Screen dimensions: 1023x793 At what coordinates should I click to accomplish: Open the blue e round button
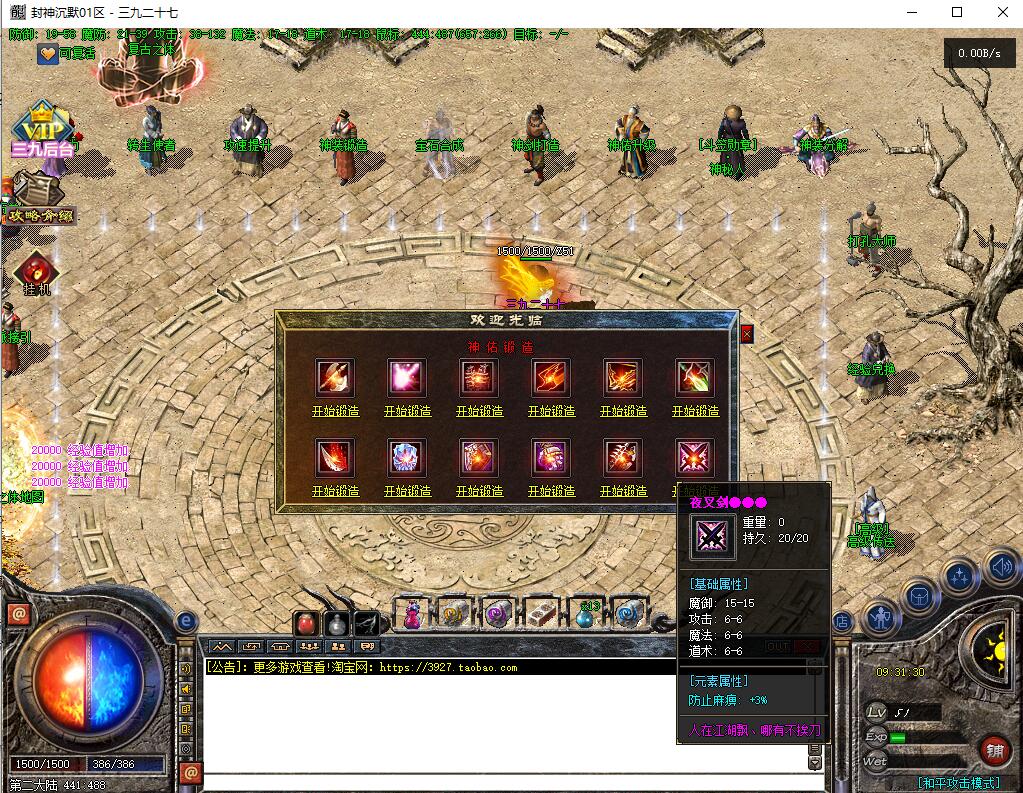[186, 621]
